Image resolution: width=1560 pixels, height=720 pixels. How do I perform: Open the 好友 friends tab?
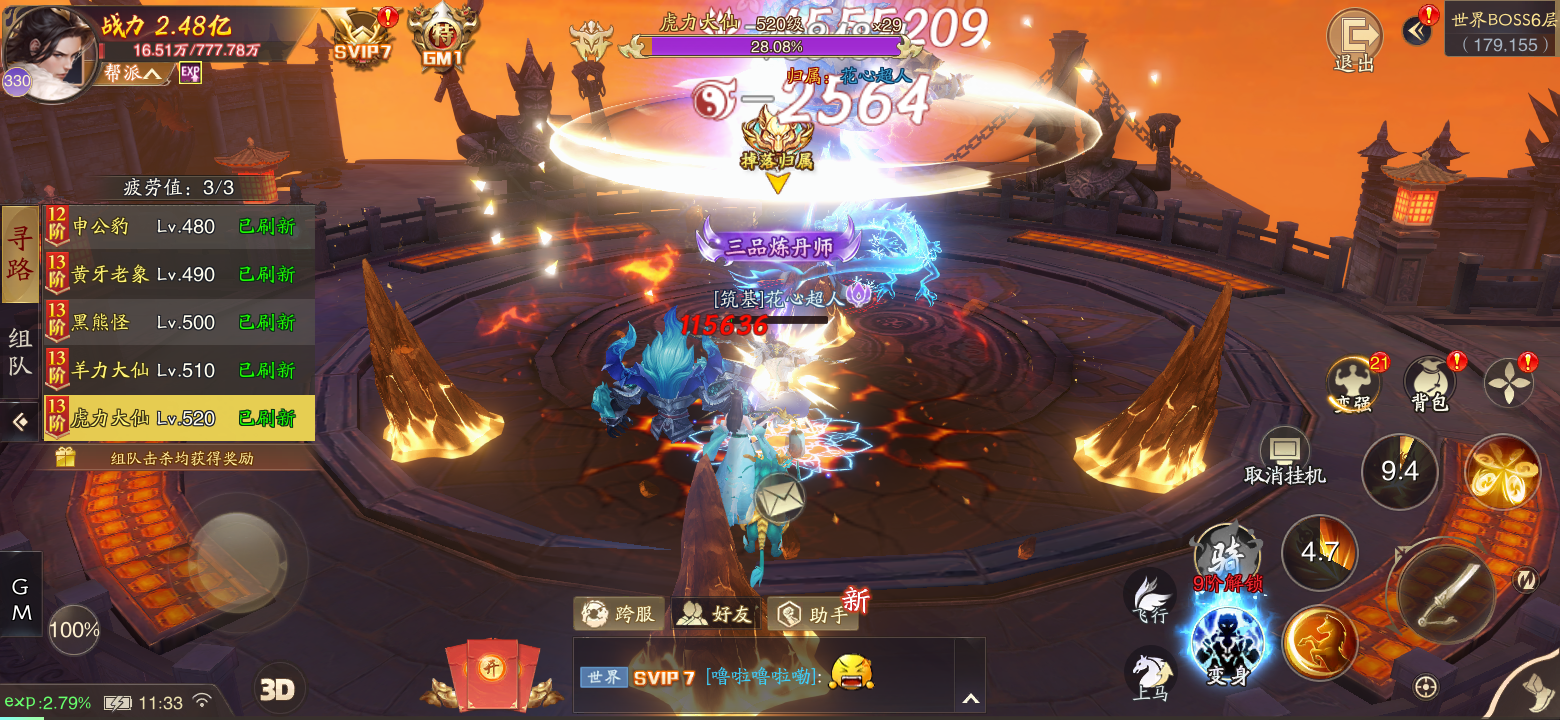pyautogui.click(x=714, y=613)
